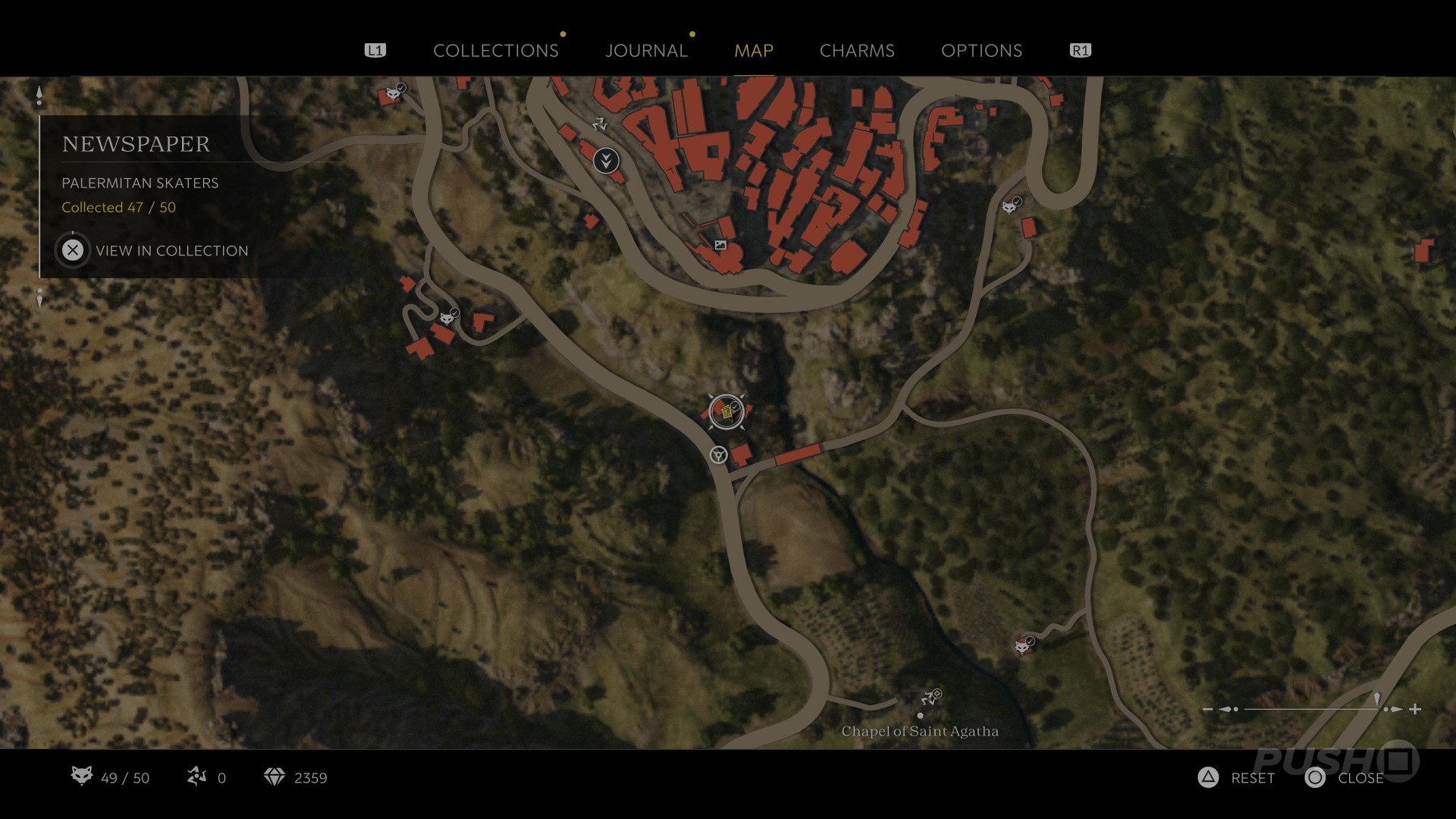Select the Map tab
This screenshot has height=819, width=1456.
click(753, 51)
